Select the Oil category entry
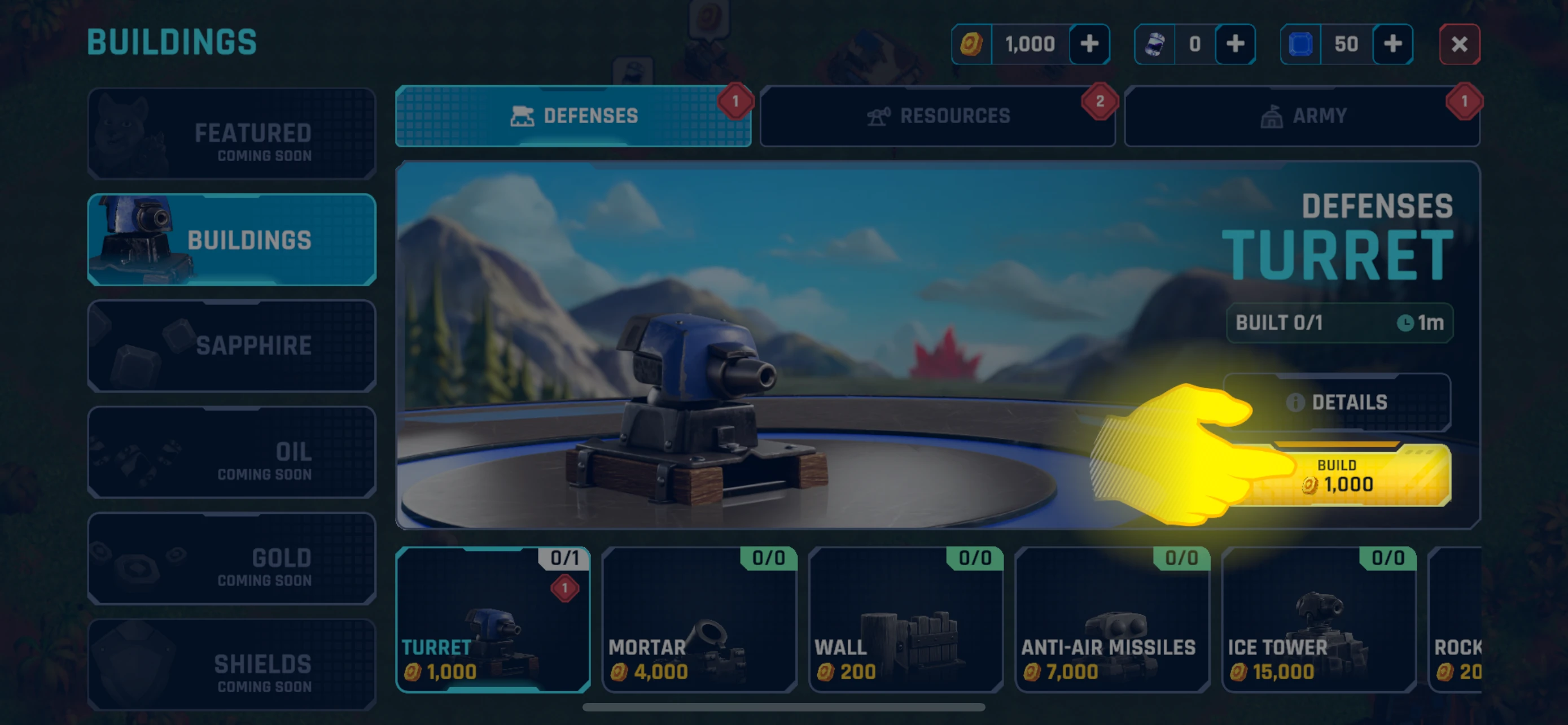Viewport: 1568px width, 725px height. pyautogui.click(x=231, y=452)
